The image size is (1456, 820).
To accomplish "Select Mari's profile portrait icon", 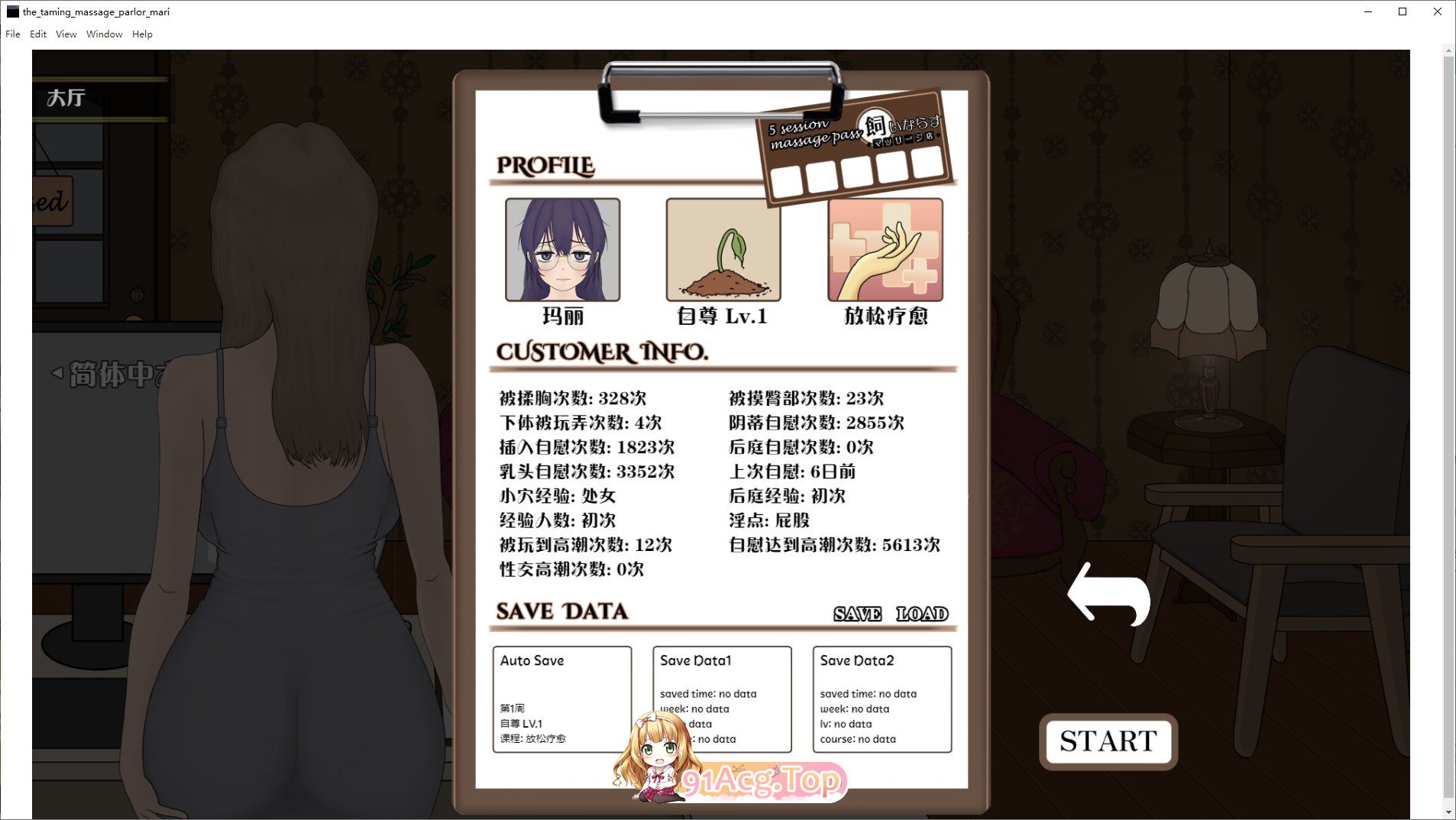I will [x=563, y=251].
